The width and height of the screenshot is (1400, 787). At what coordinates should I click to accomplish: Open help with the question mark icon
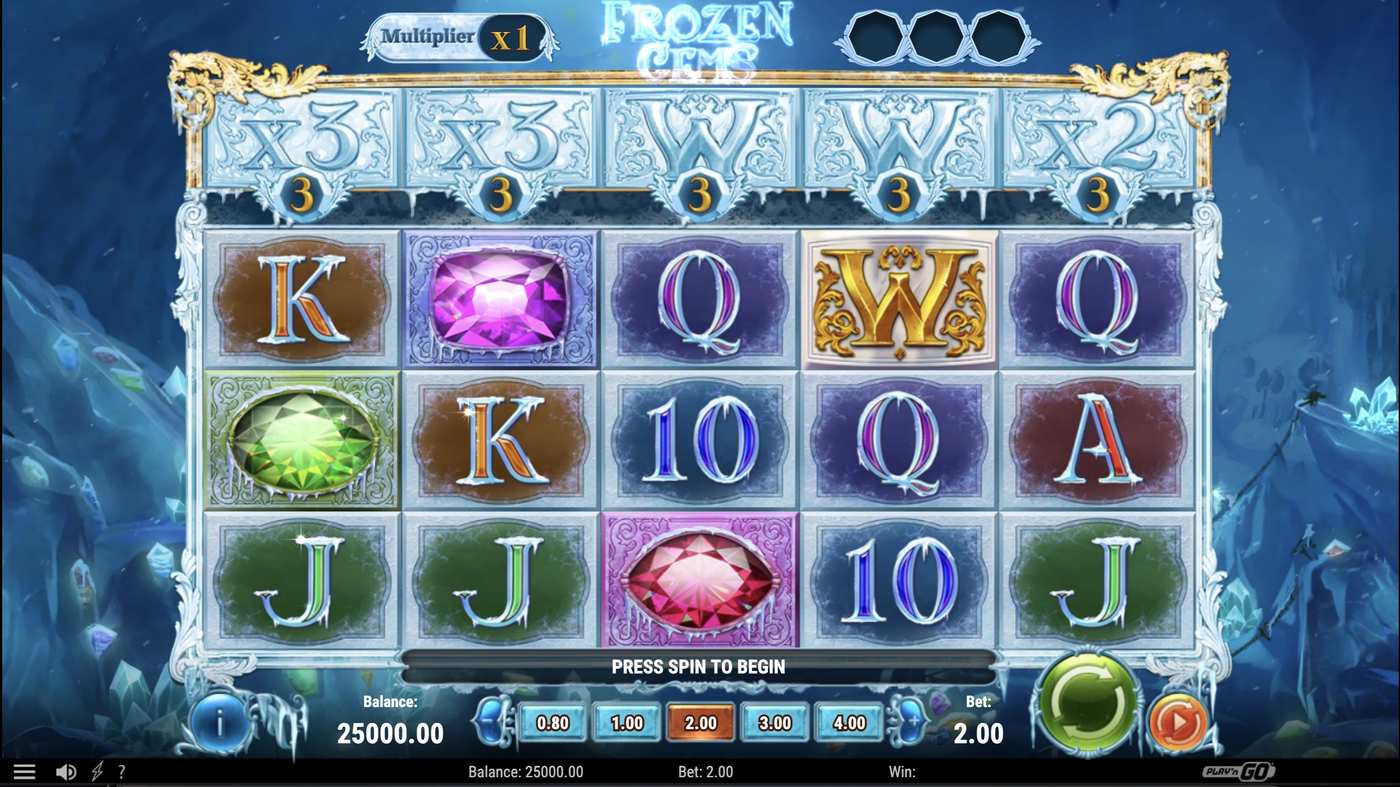coord(121,770)
